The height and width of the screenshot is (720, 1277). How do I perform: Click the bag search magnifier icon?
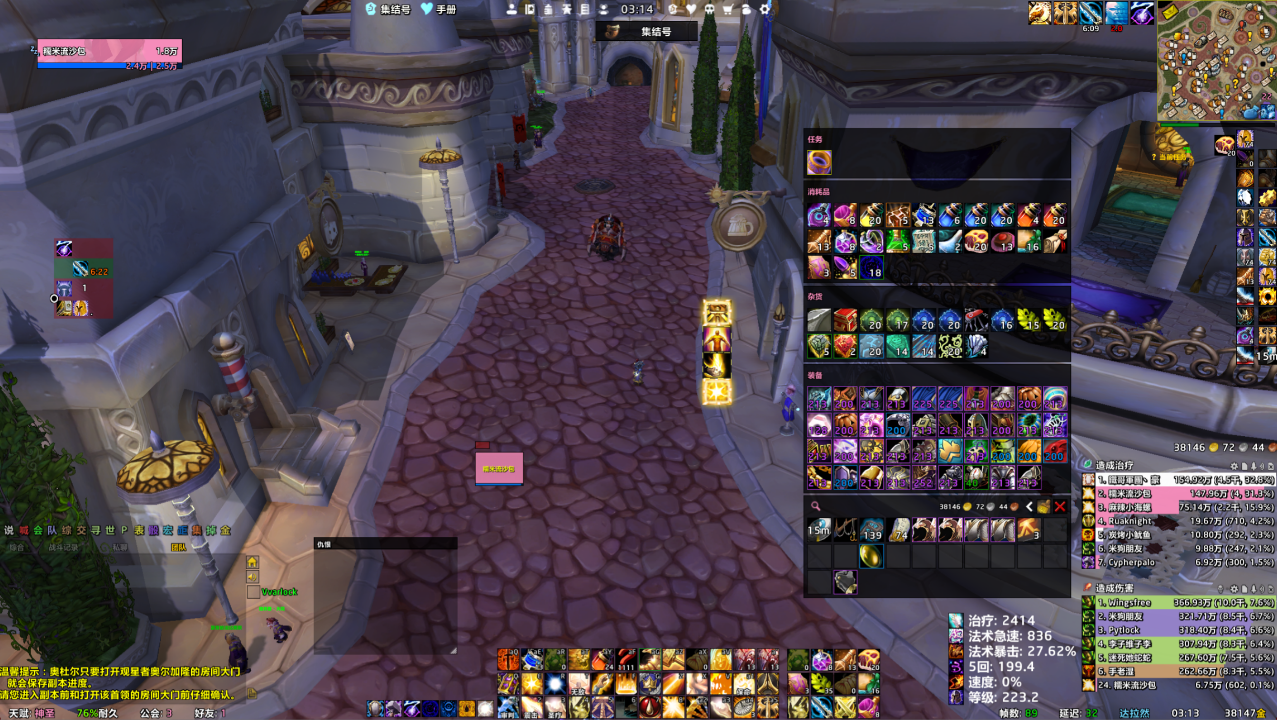click(816, 507)
